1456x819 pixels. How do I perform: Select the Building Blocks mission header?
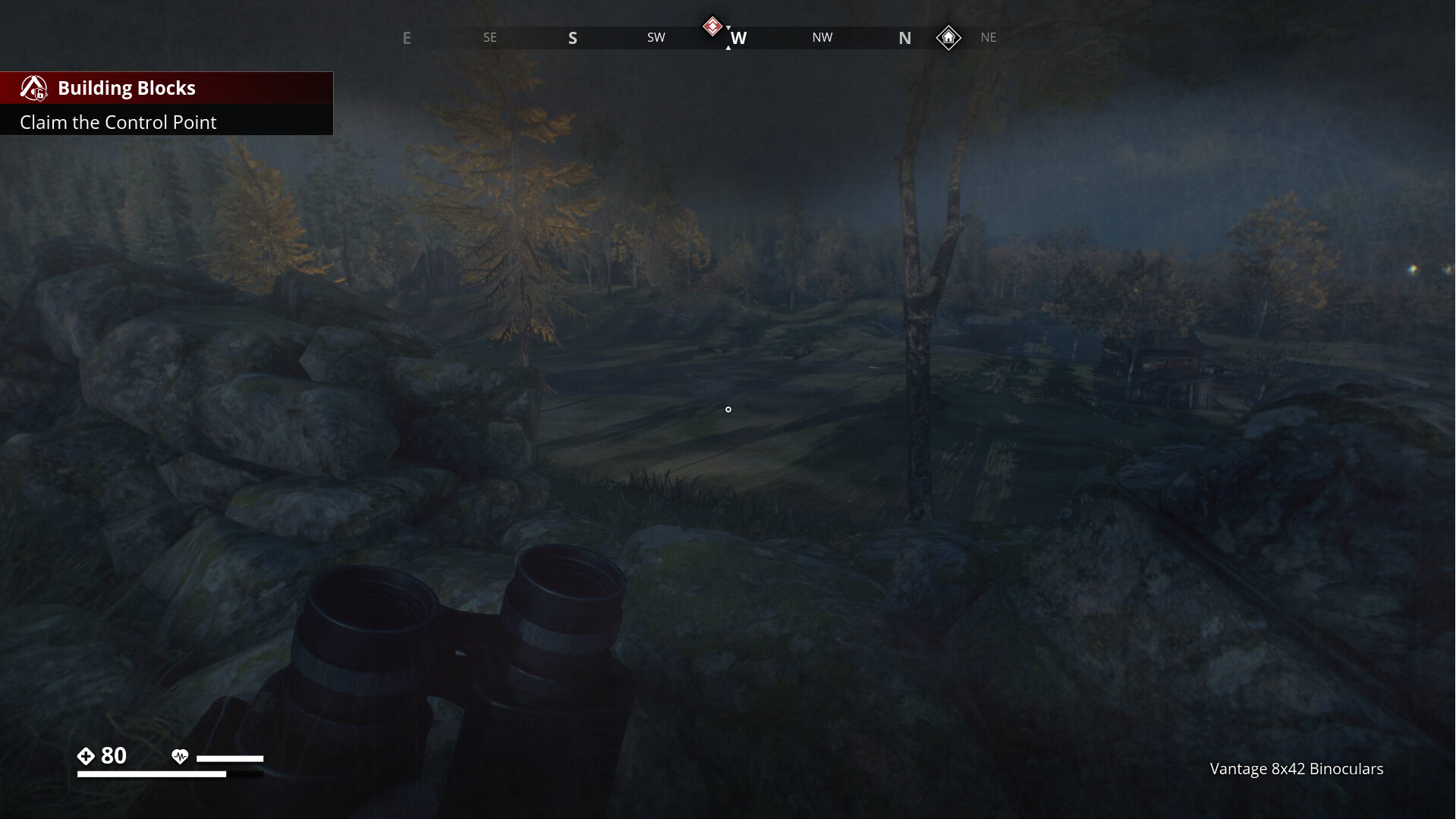pyautogui.click(x=127, y=87)
